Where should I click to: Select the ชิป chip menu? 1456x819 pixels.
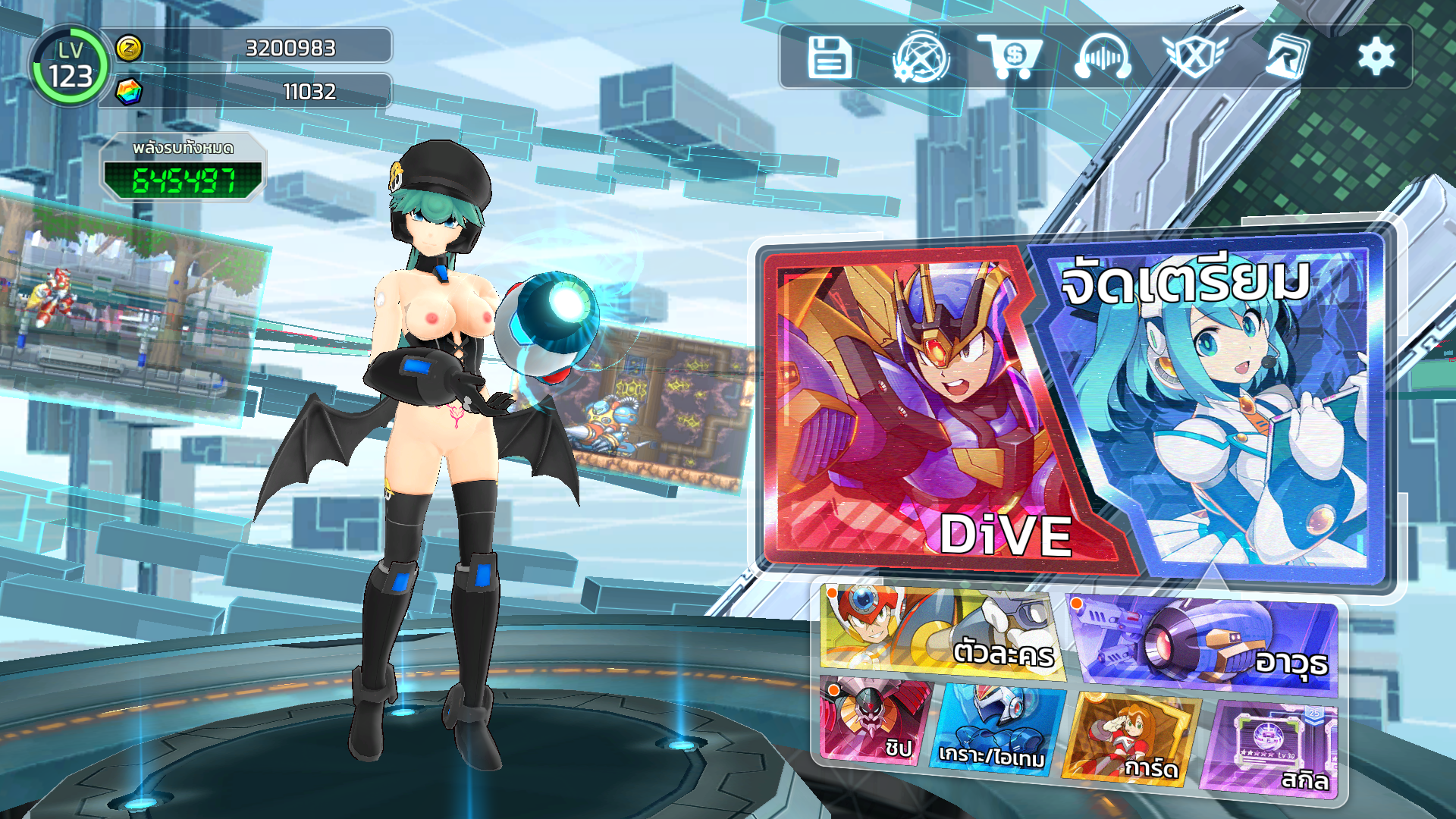(876, 719)
